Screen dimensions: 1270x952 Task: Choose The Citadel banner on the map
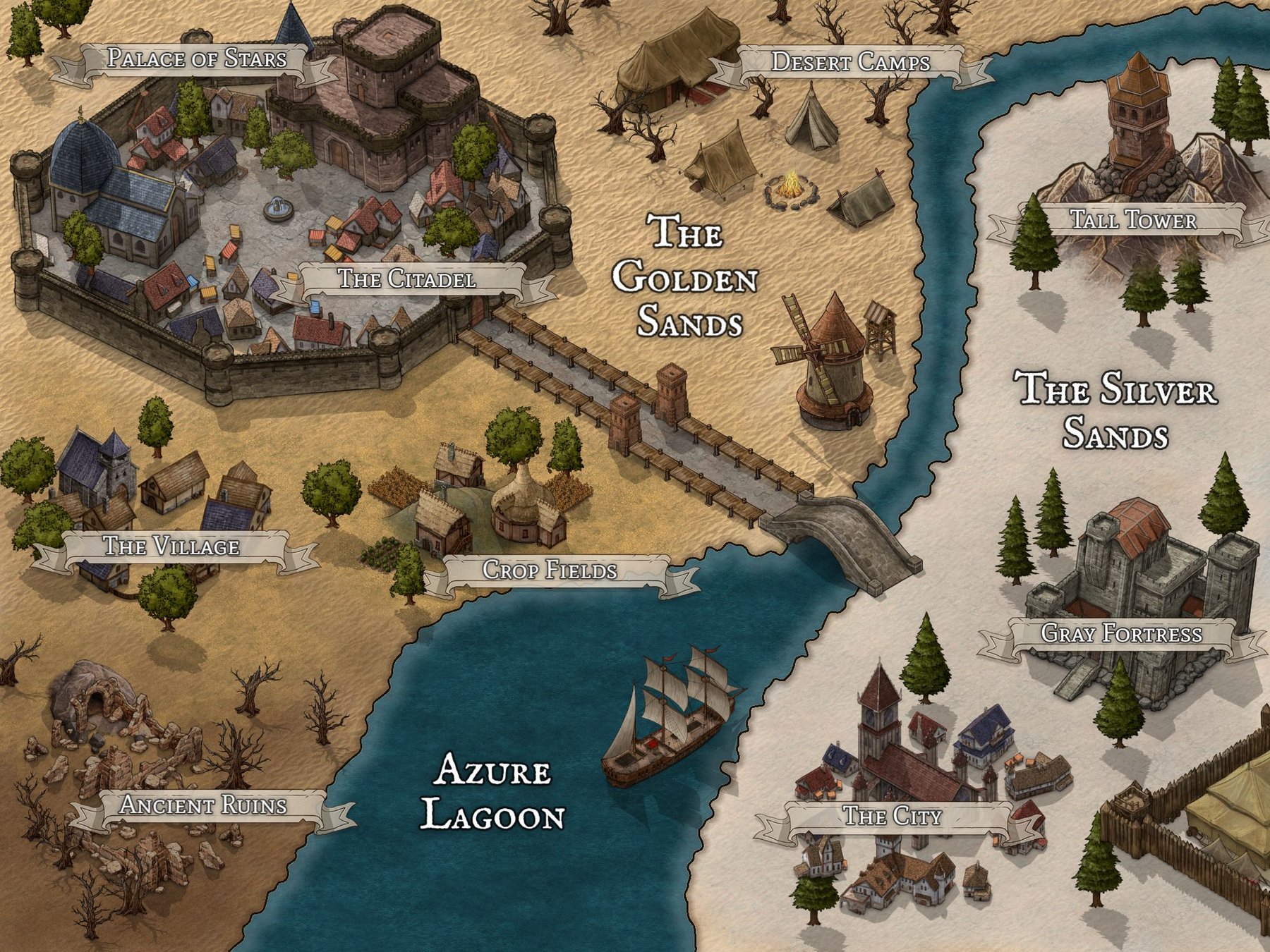(x=407, y=279)
